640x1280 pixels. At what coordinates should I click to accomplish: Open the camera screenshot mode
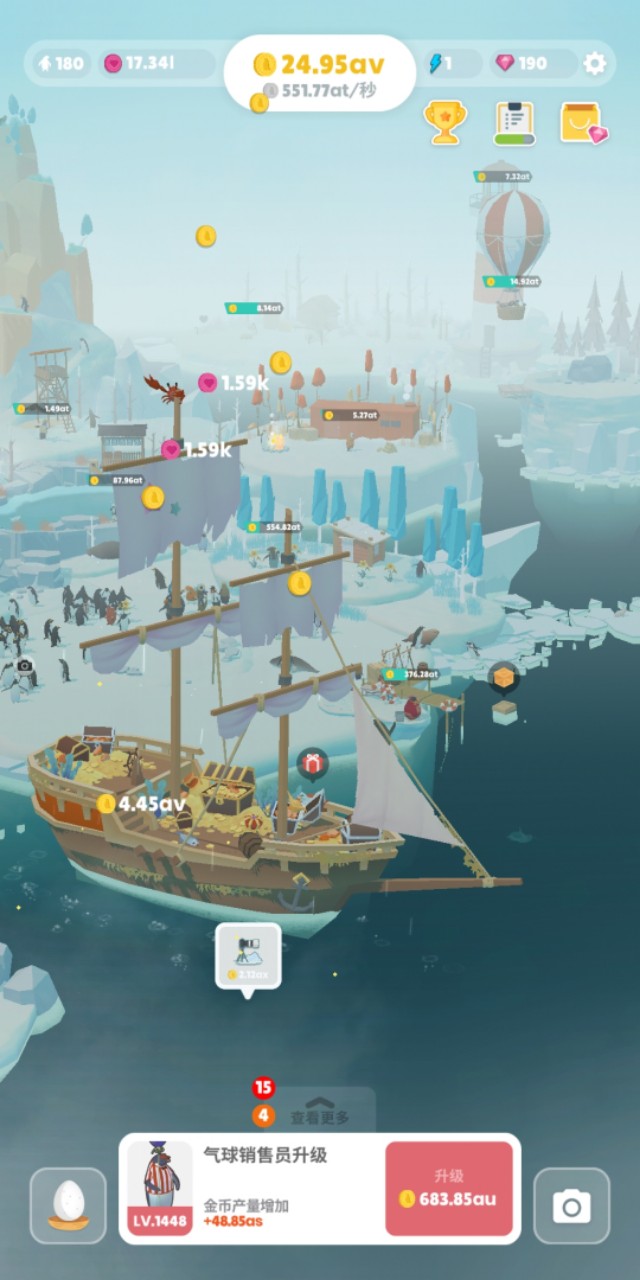(571, 1205)
